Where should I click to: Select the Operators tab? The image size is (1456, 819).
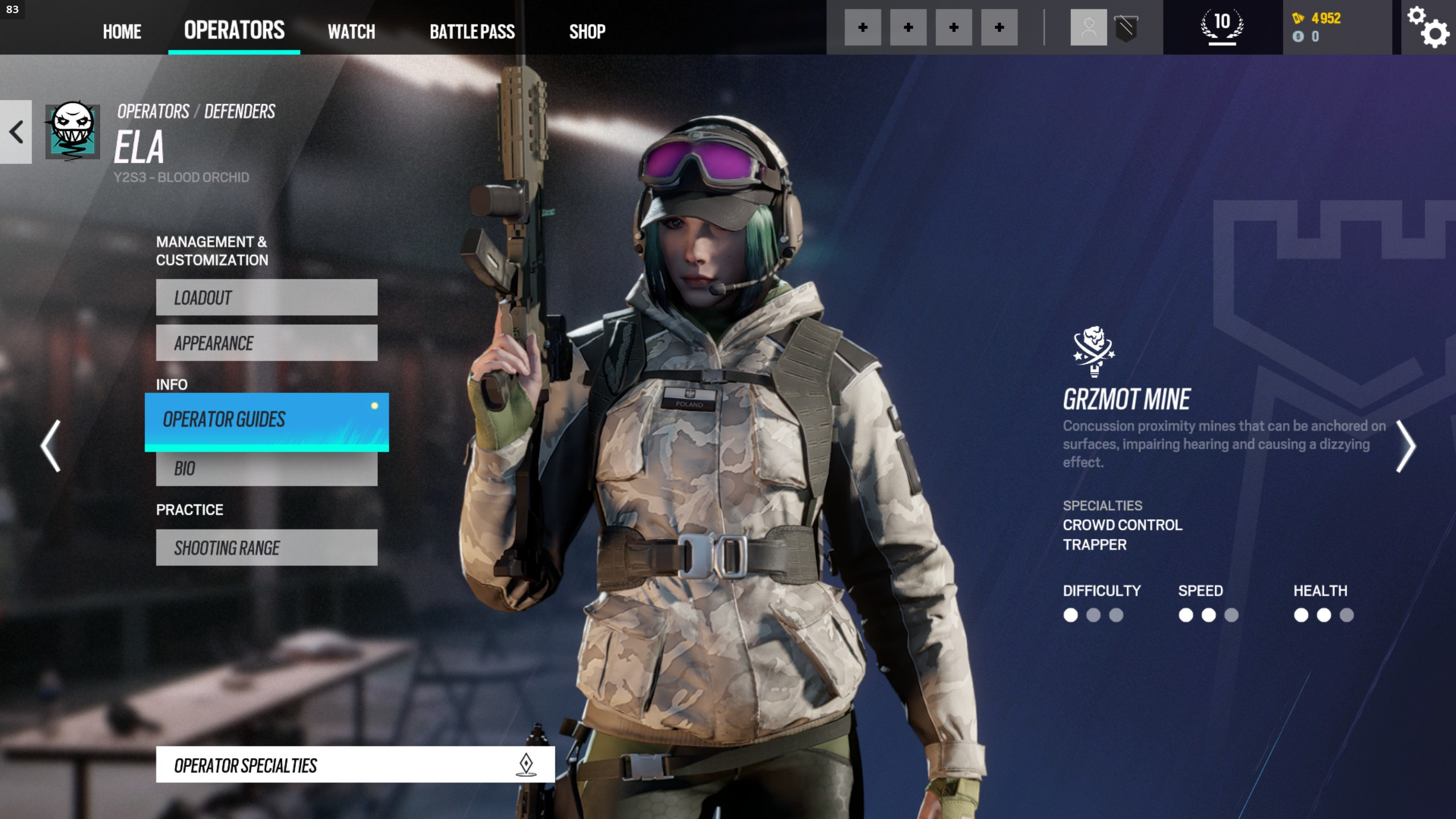tap(234, 30)
